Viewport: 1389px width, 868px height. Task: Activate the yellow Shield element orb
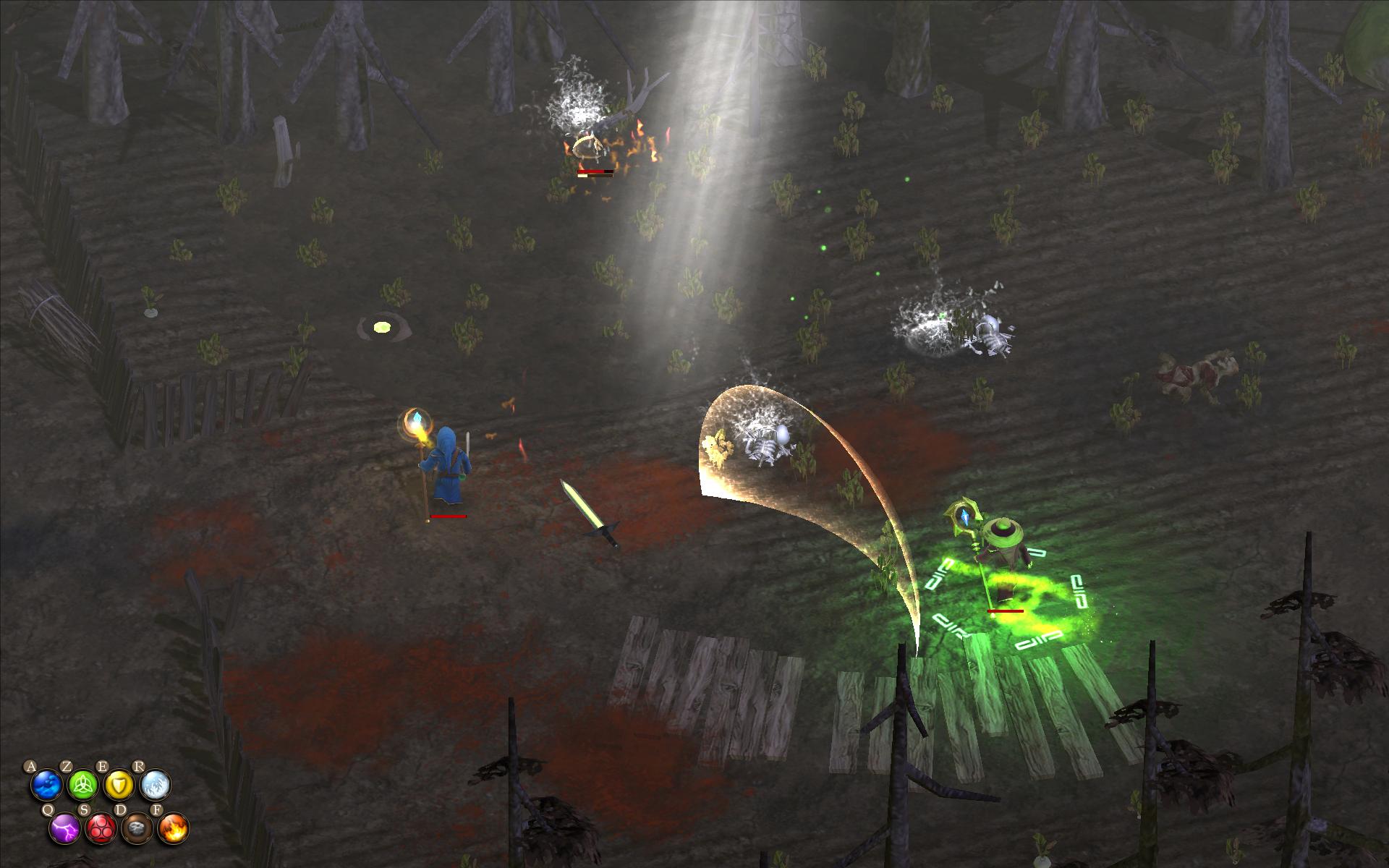tap(119, 786)
